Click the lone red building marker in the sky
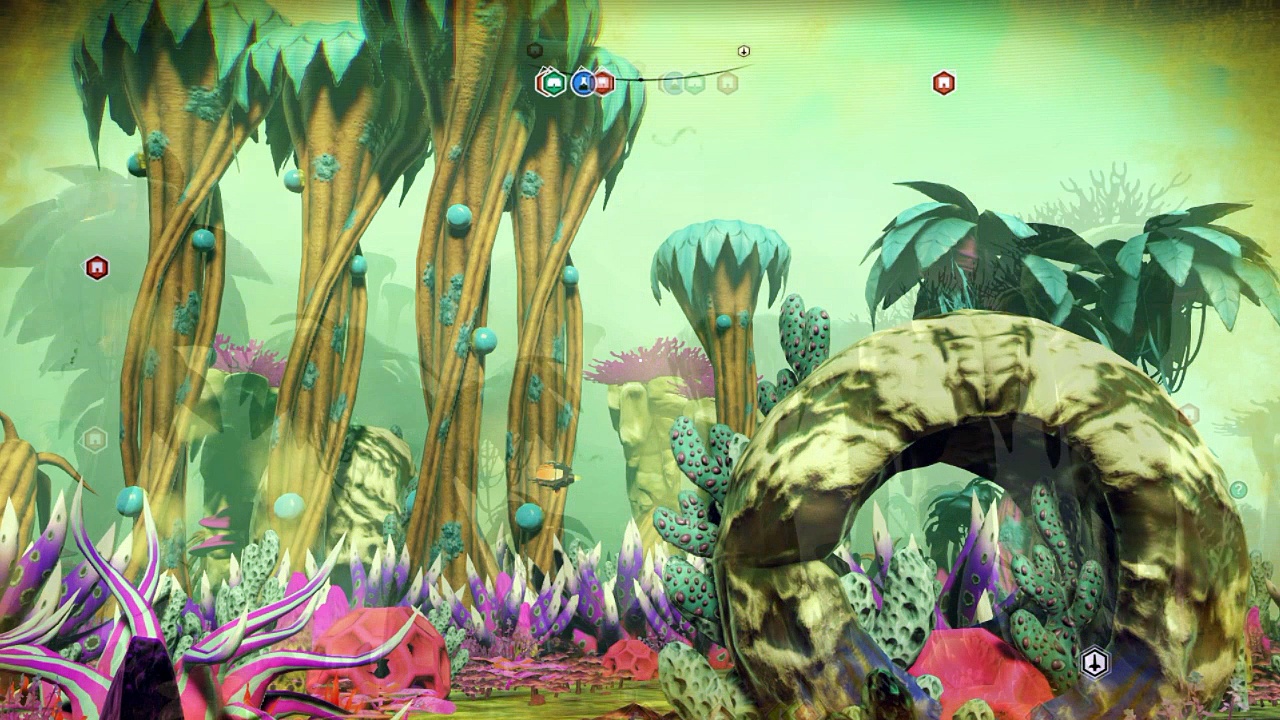This screenshot has height=720, width=1280. pos(943,83)
